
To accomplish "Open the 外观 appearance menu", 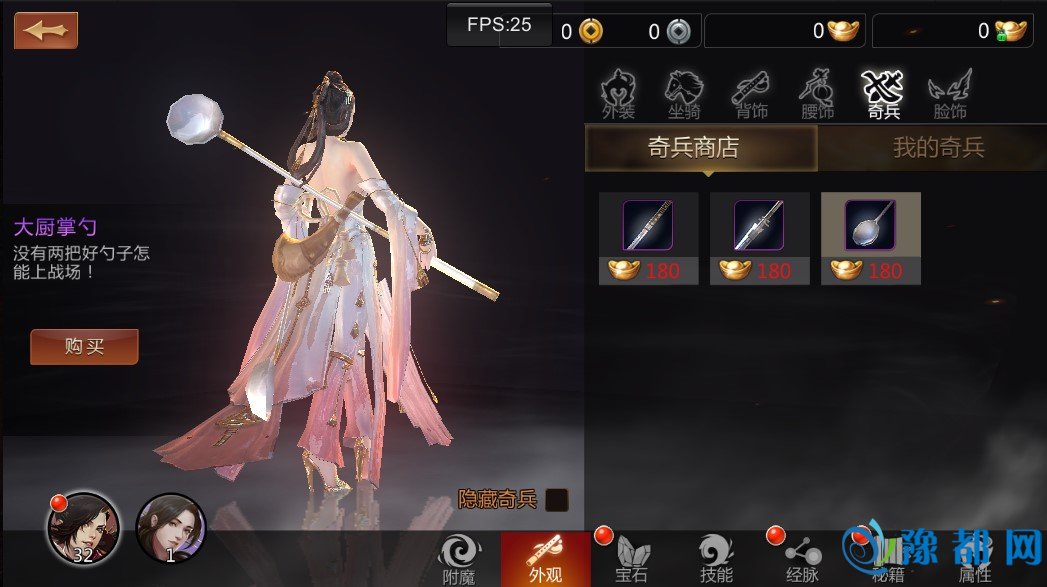I will (x=545, y=558).
